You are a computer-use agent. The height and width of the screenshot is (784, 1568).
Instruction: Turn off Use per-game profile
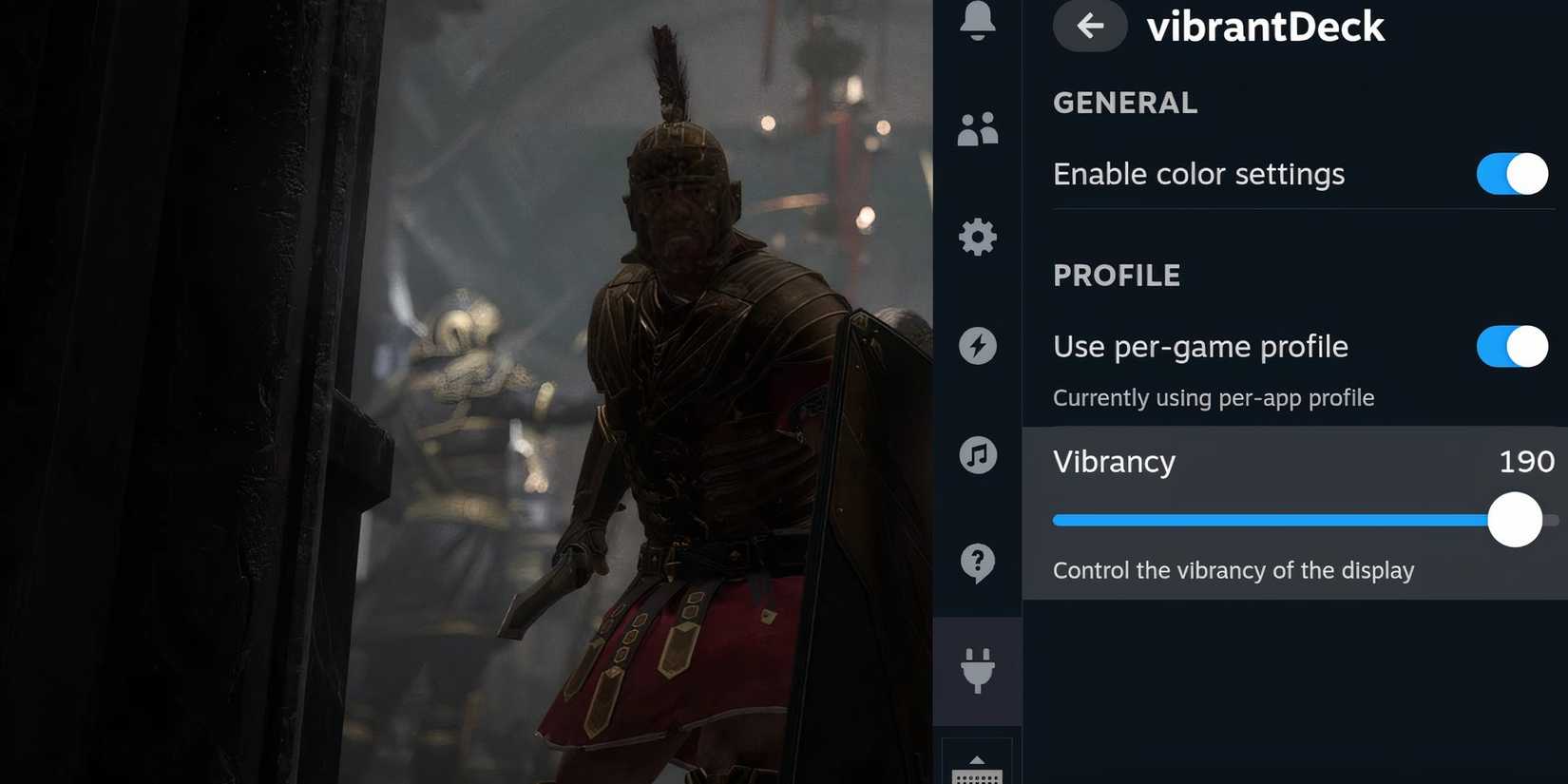[x=1511, y=347]
